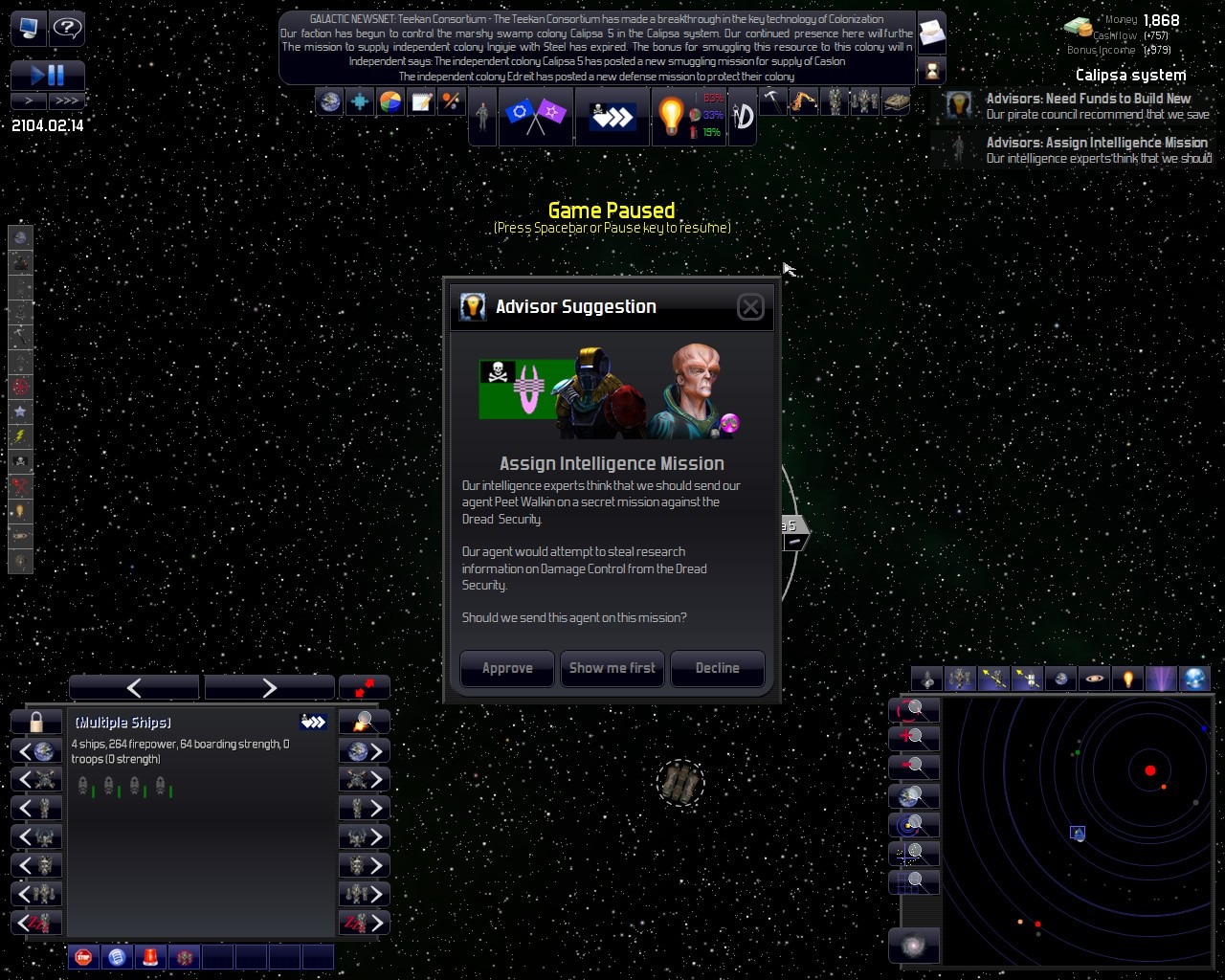
Task: Close the Advisor Suggestion window
Action: coord(750,306)
